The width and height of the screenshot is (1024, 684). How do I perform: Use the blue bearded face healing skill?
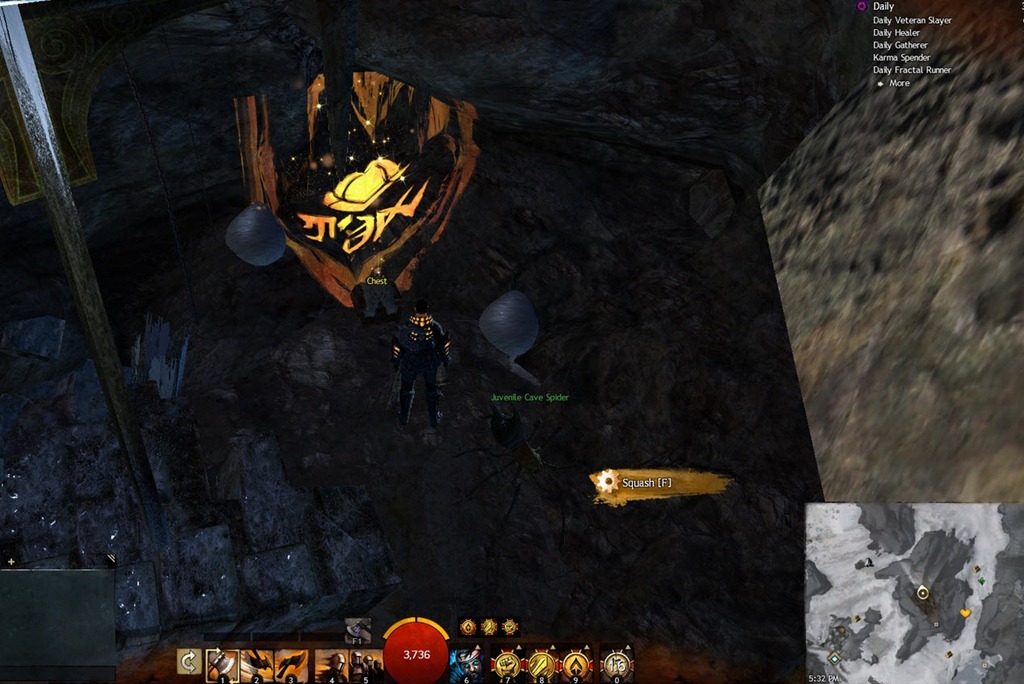pyautogui.click(x=466, y=664)
